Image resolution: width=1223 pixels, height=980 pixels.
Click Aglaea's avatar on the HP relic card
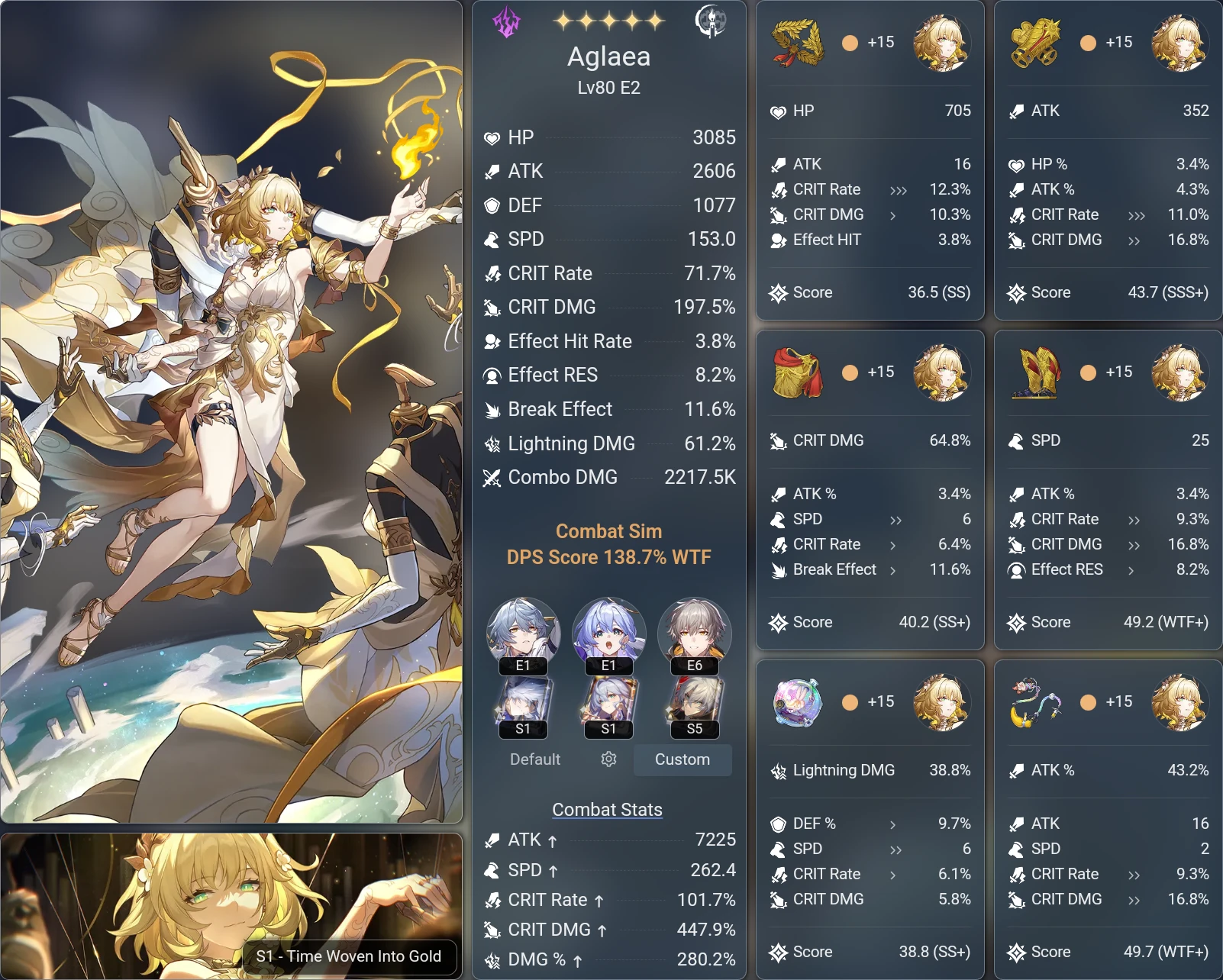pos(942,44)
